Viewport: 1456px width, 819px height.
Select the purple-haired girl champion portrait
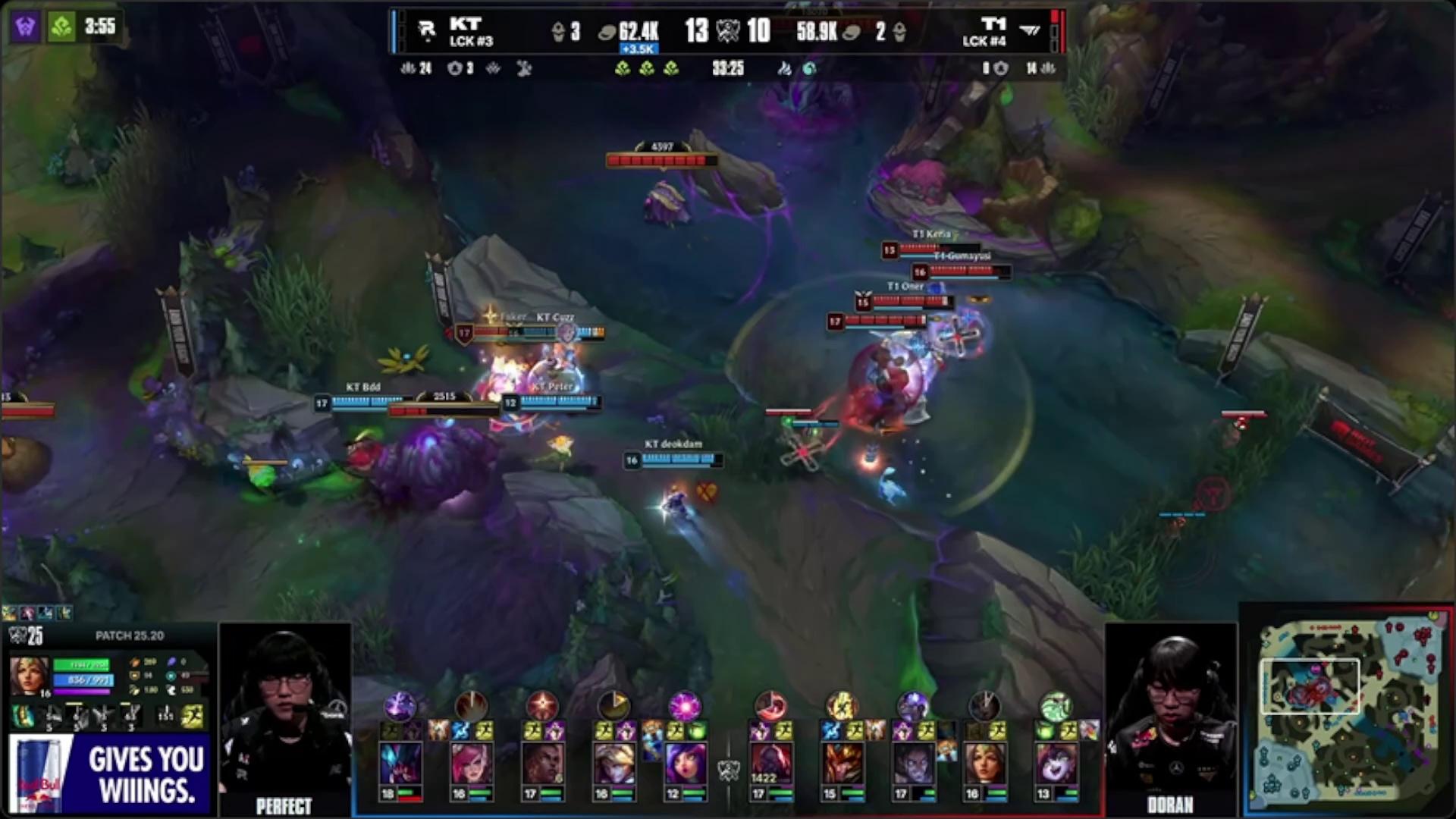coord(685,764)
